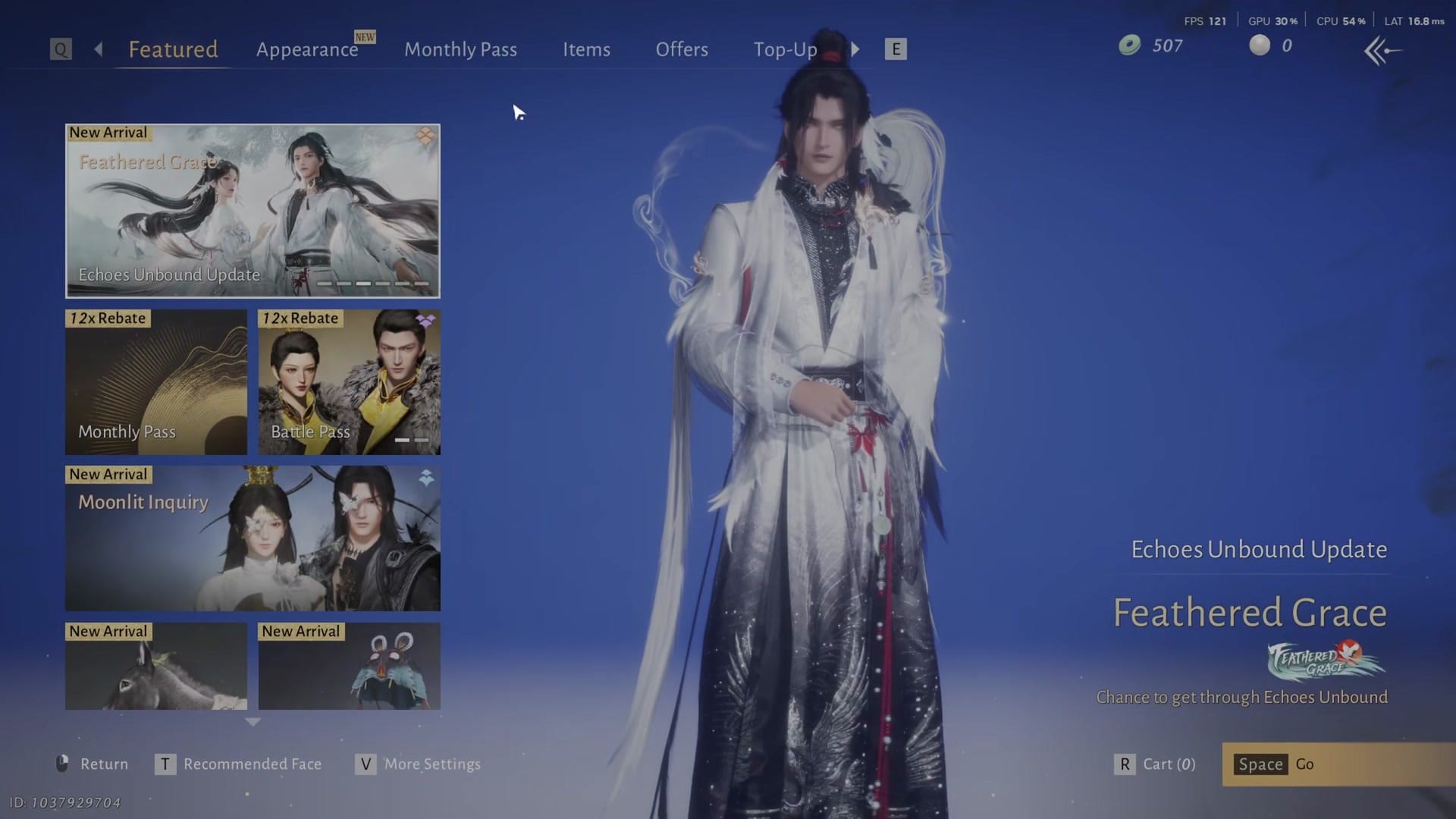1456x819 pixels.
Task: Click the ornament icon on the Feathered Grace banner
Action: [x=425, y=136]
